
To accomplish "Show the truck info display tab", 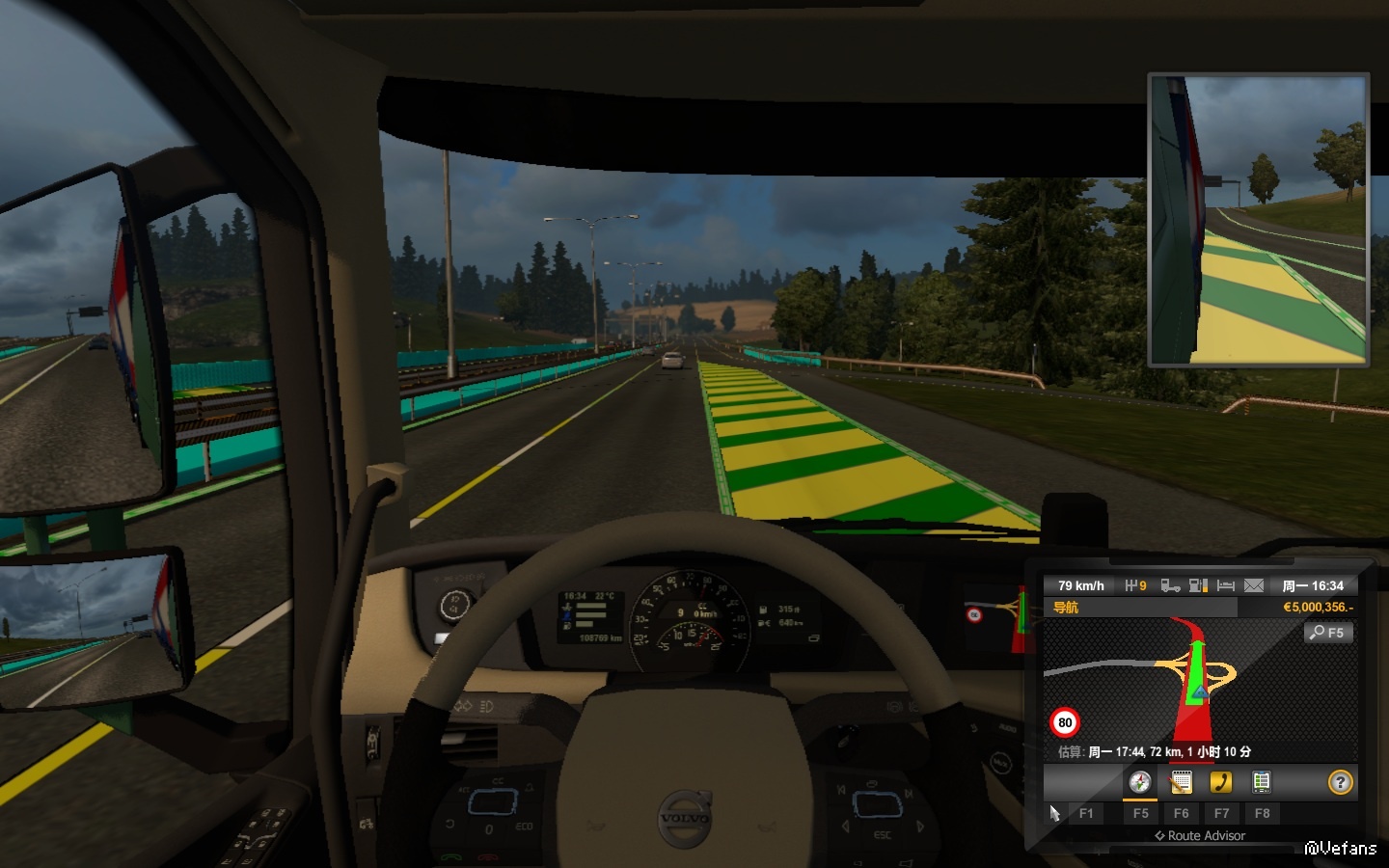I will tap(1261, 782).
